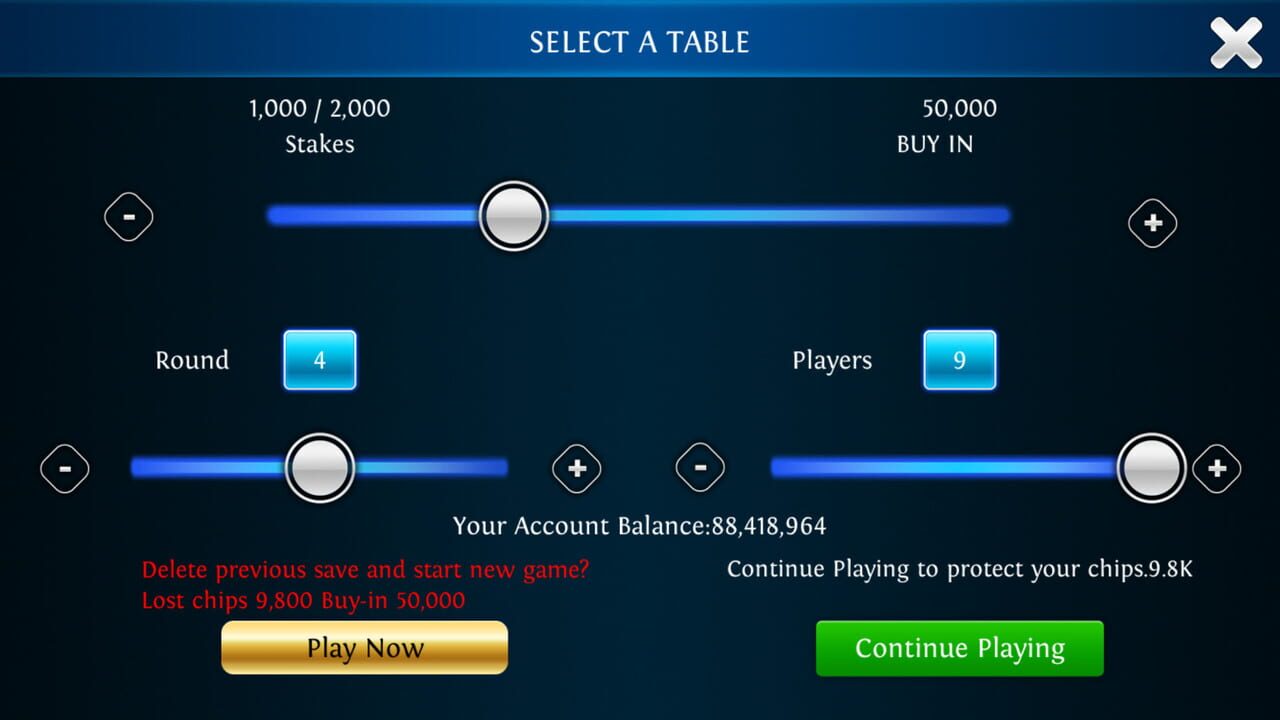Decrease the stakes using the minus icon
1280x720 pixels.
(x=129, y=216)
